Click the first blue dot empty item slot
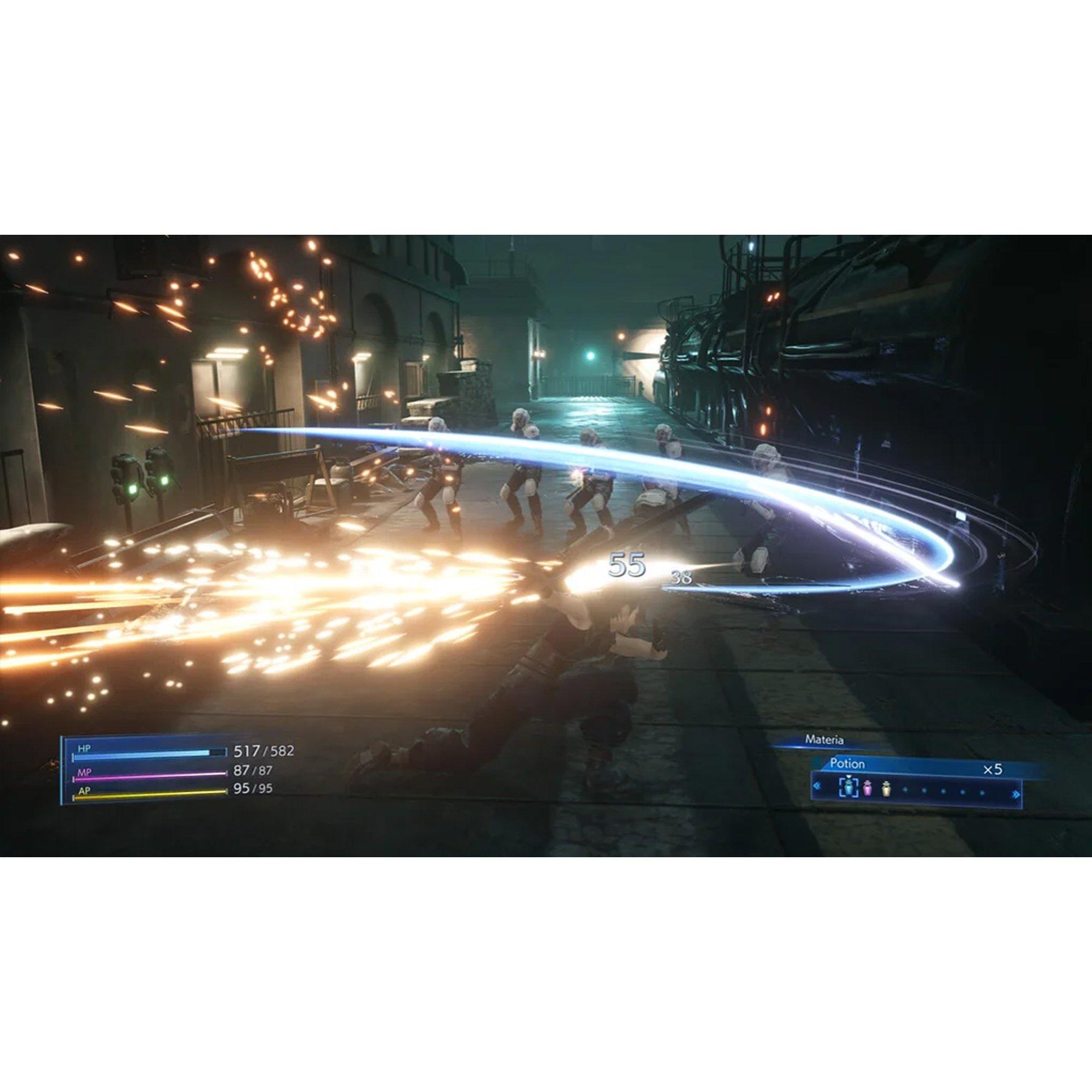Screen dimensions: 1092x1092 [x=904, y=790]
